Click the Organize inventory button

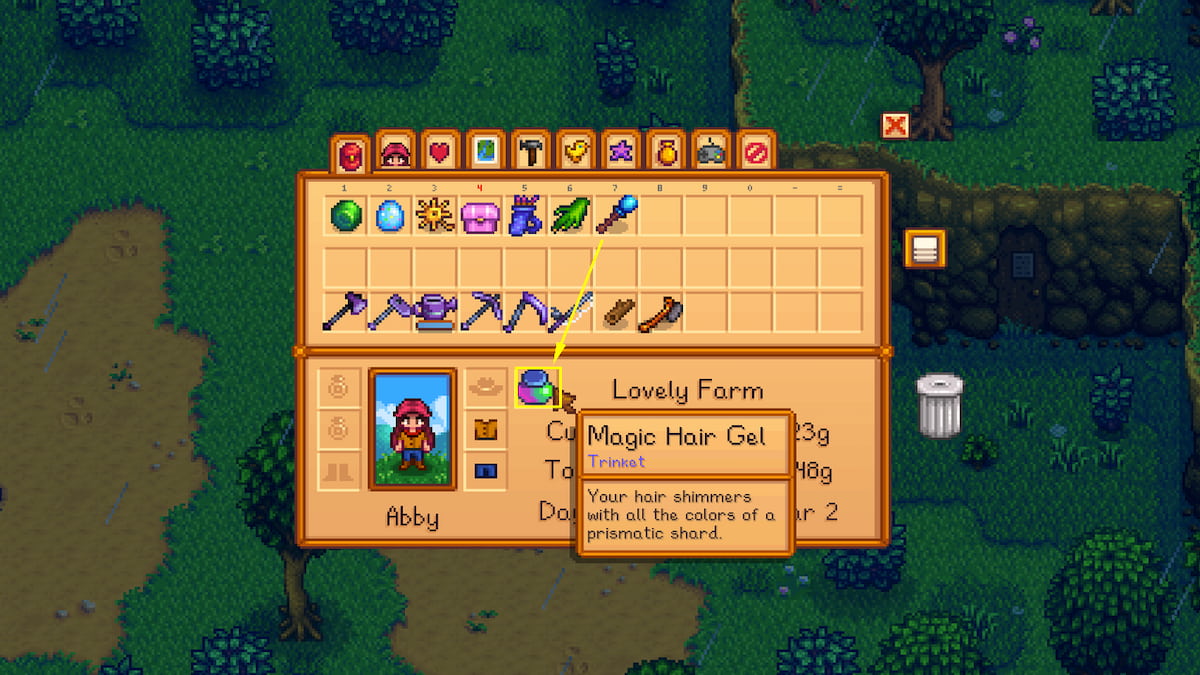point(925,249)
